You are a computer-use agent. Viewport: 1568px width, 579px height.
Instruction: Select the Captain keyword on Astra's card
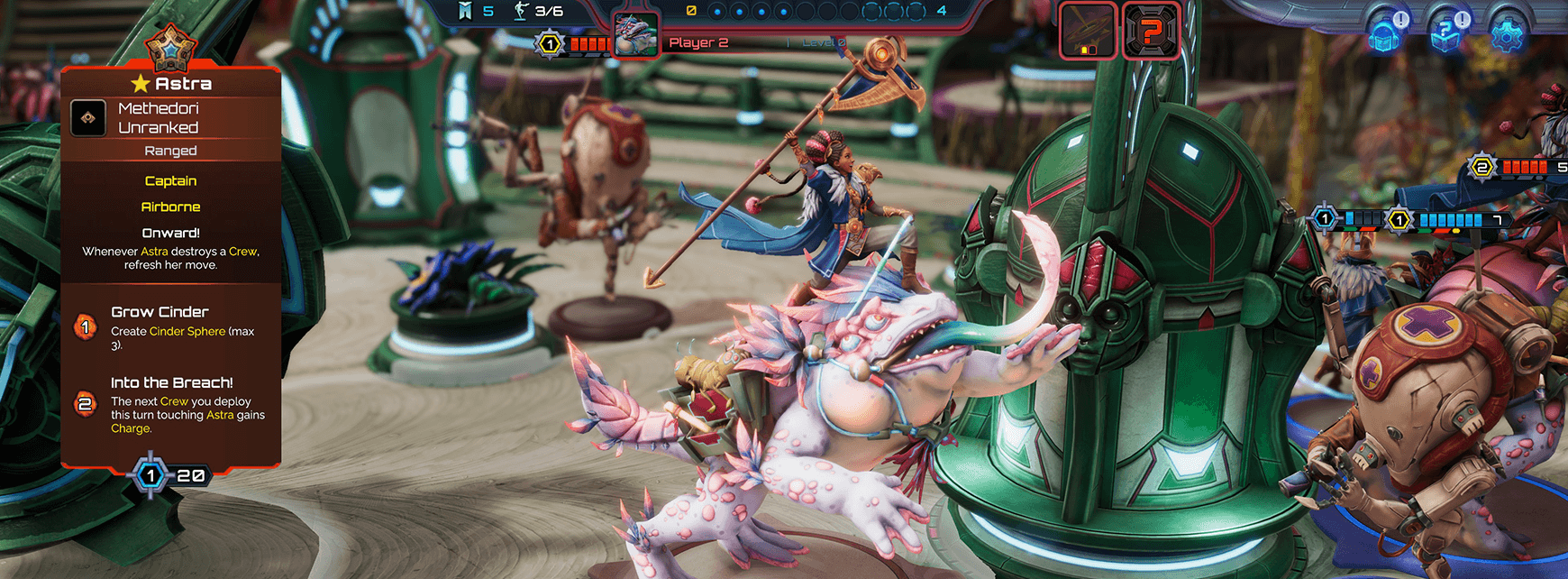coord(170,181)
